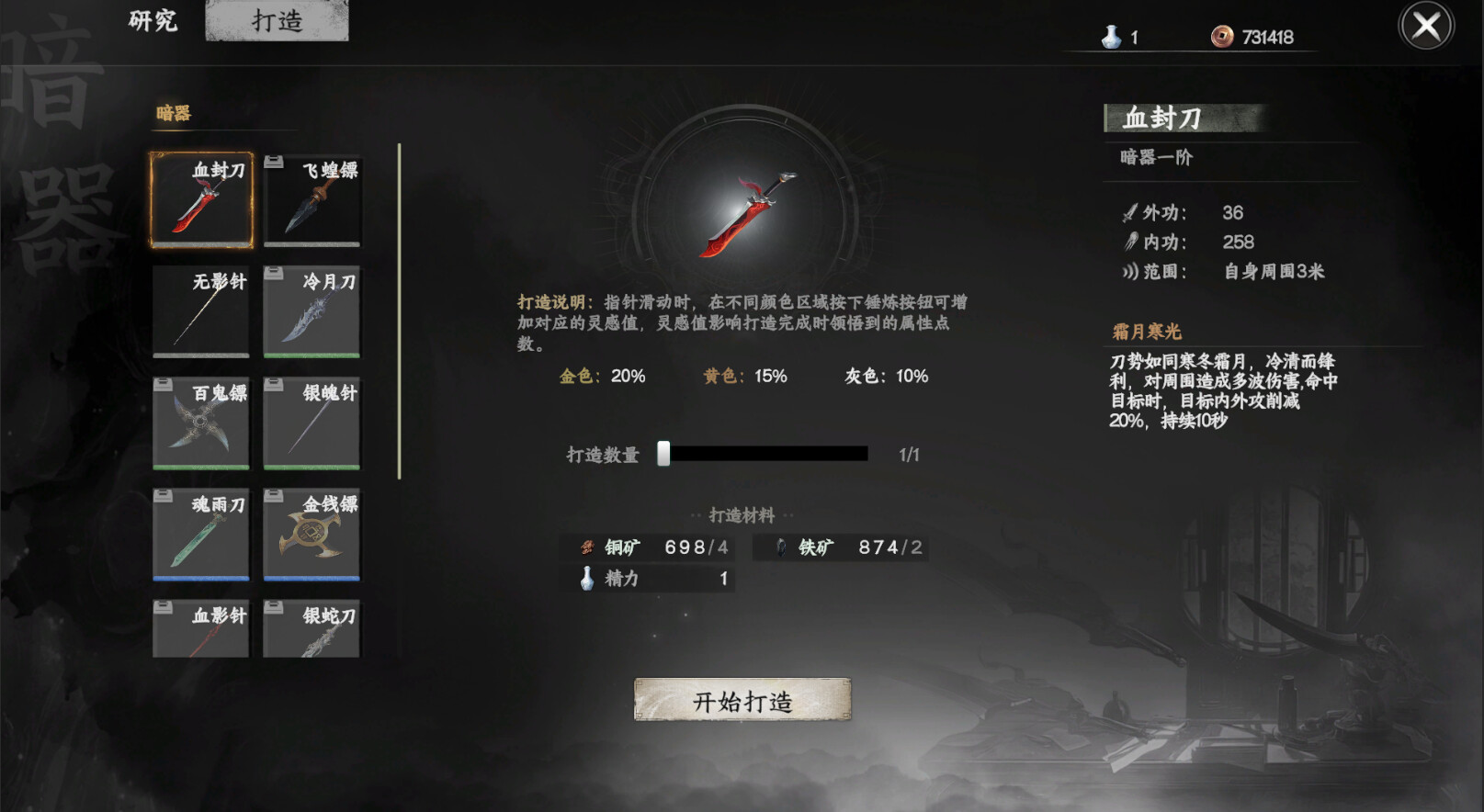1484x812 pixels.
Task: Select the 银魄针 needle icon
Action: [x=311, y=423]
